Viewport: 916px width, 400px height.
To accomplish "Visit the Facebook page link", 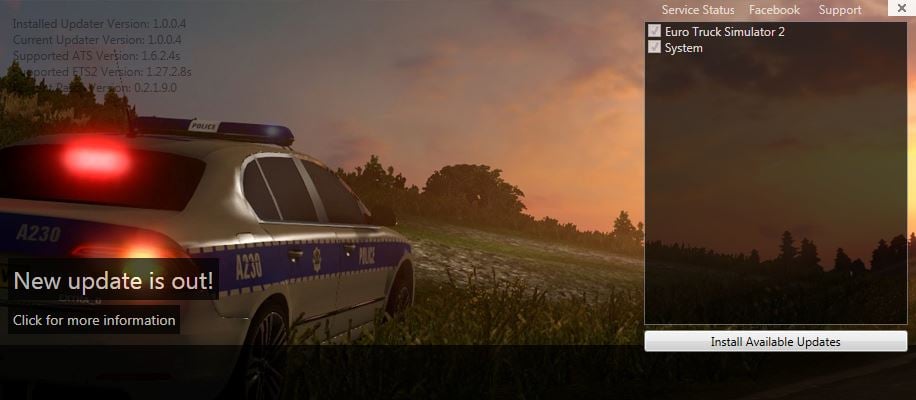I will [774, 10].
